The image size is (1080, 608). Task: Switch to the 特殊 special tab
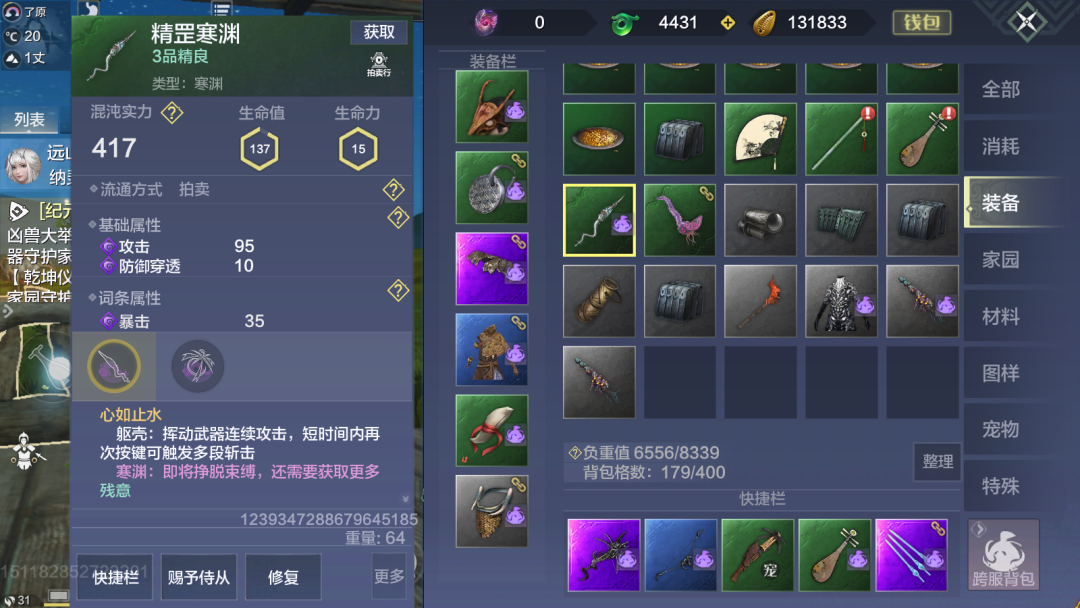pos(1000,486)
